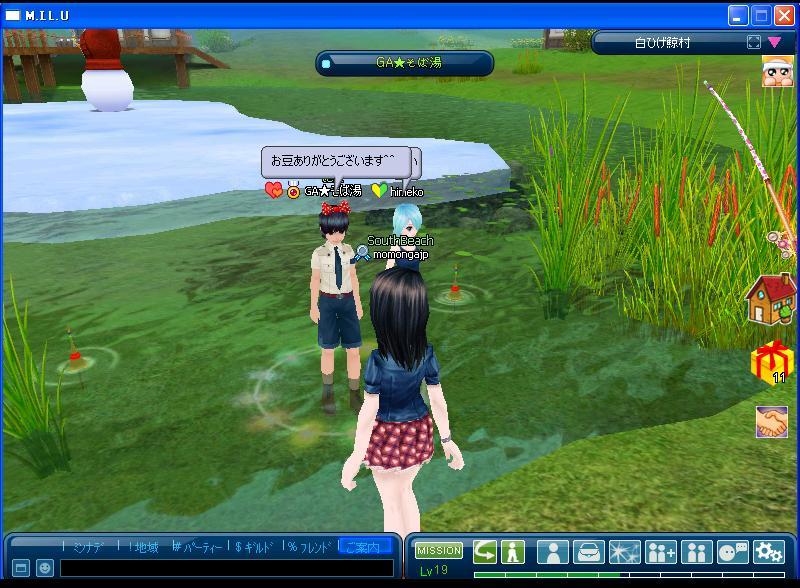Open the gear settings icon

pyautogui.click(x=769, y=552)
